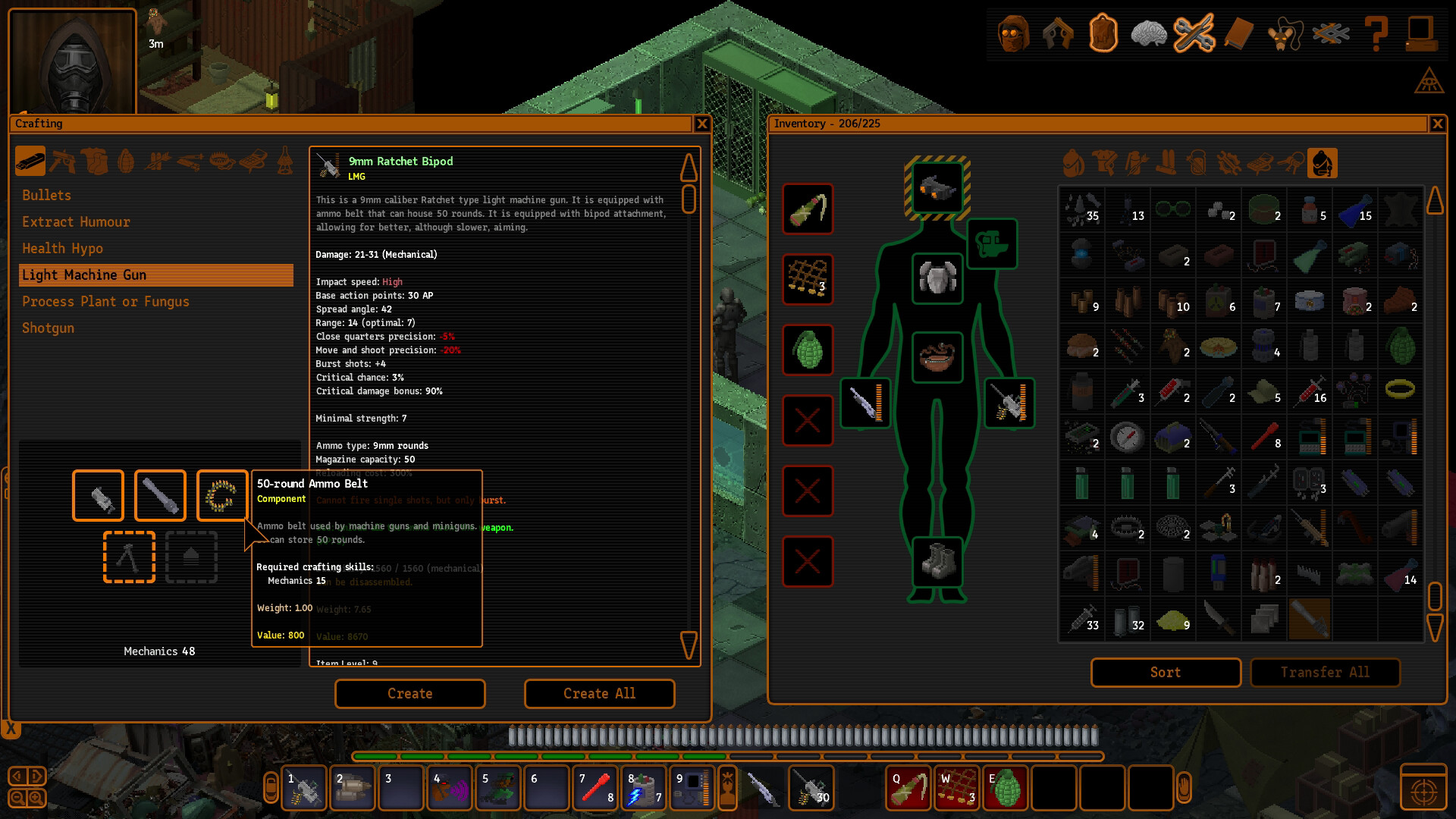Select the grenade crafting category tab
Screen dimensions: 1456x819
126,162
